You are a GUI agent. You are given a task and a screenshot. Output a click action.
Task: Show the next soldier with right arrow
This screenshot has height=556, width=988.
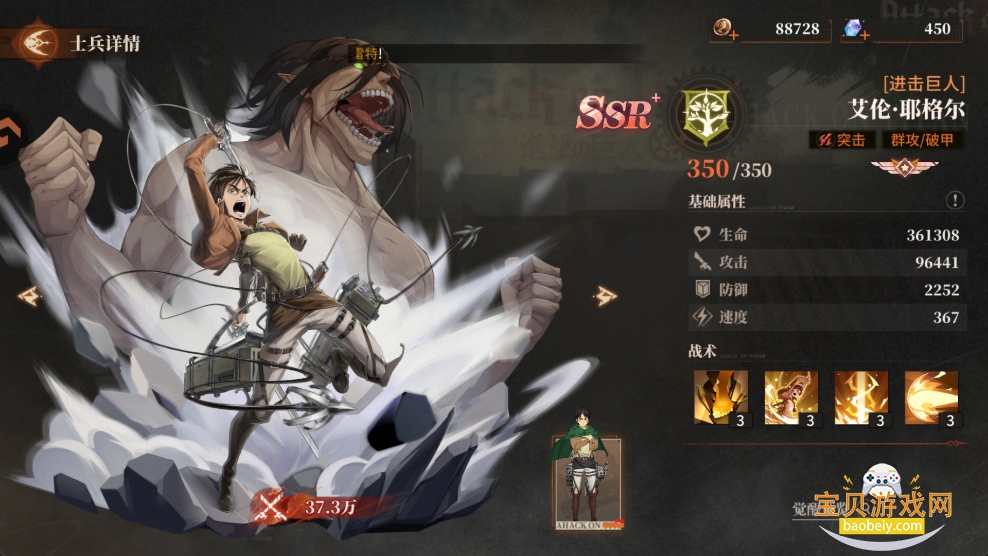tap(604, 295)
